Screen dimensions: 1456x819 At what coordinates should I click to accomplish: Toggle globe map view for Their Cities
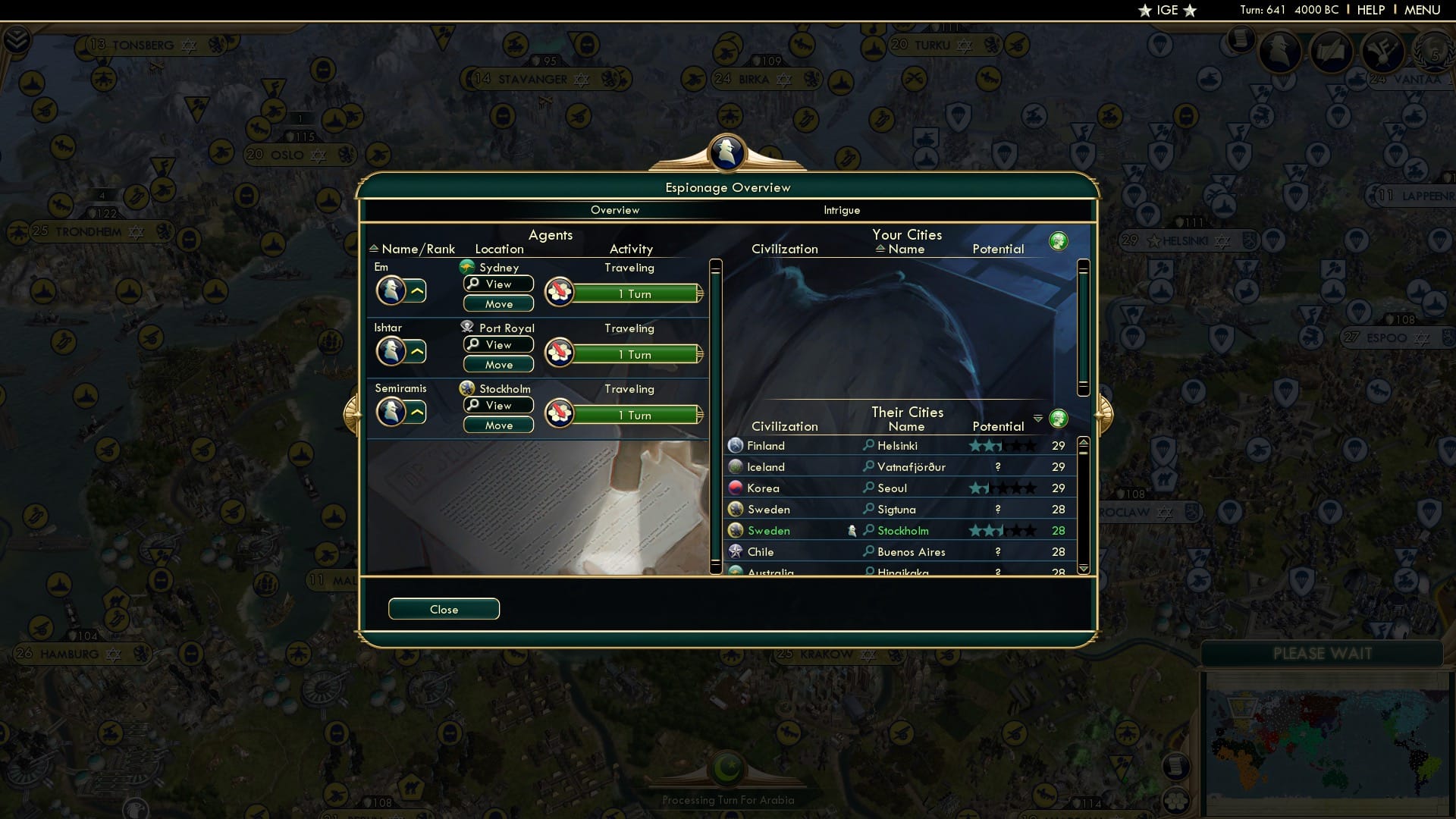pyautogui.click(x=1059, y=418)
